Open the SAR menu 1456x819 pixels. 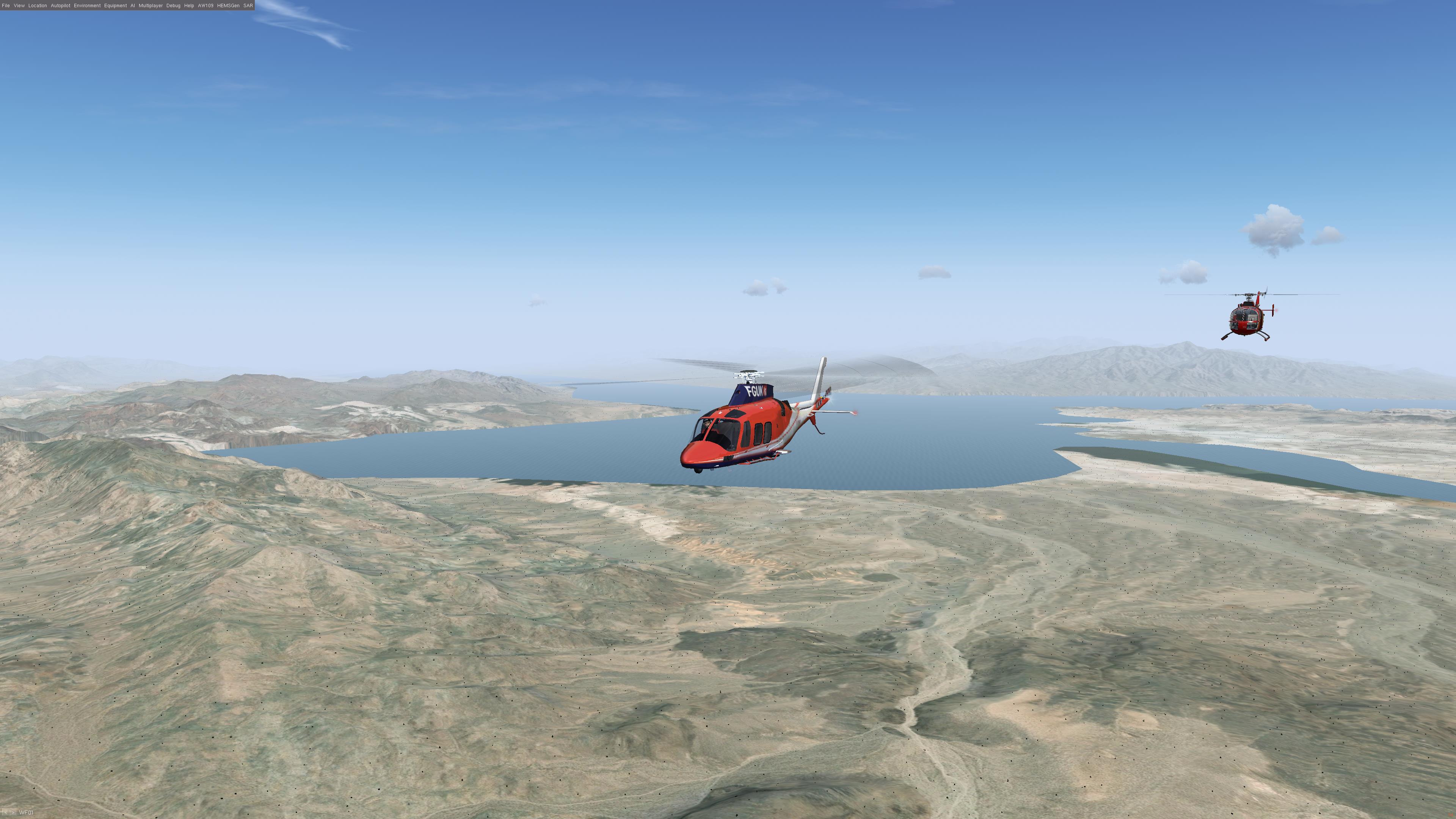248,6
